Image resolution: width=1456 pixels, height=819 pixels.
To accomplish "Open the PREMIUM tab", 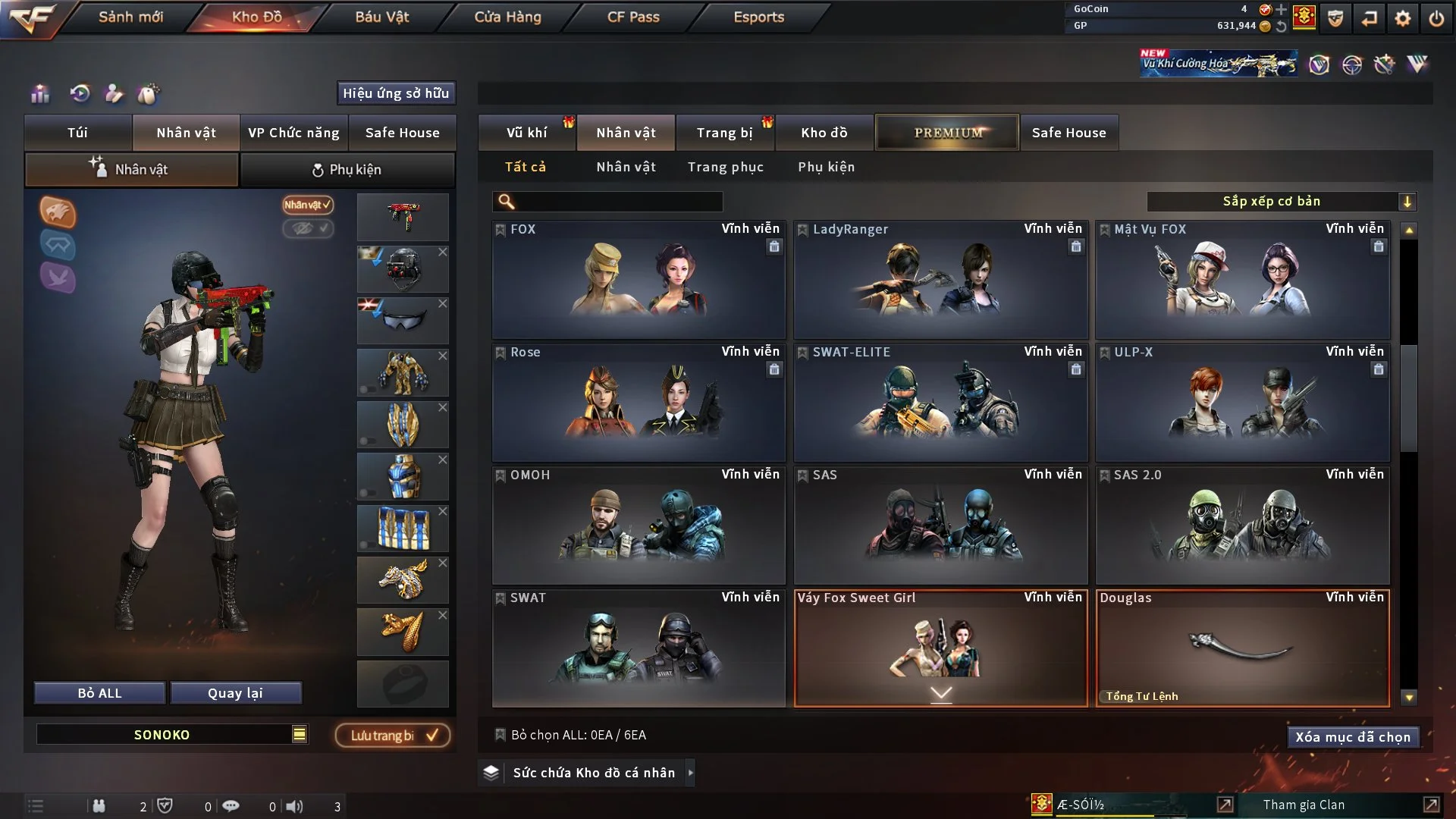I will (x=947, y=133).
